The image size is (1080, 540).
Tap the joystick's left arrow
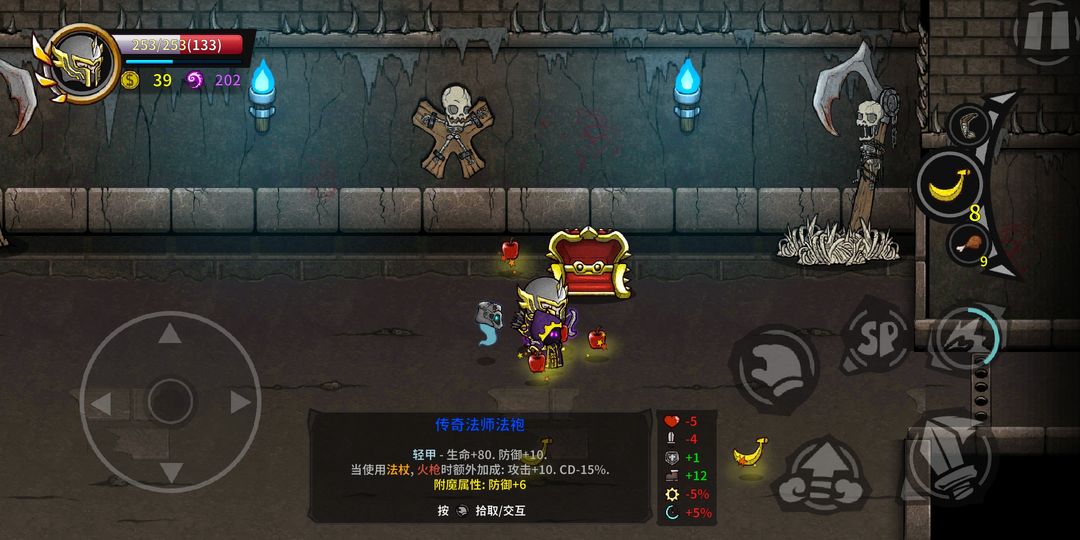tap(101, 404)
